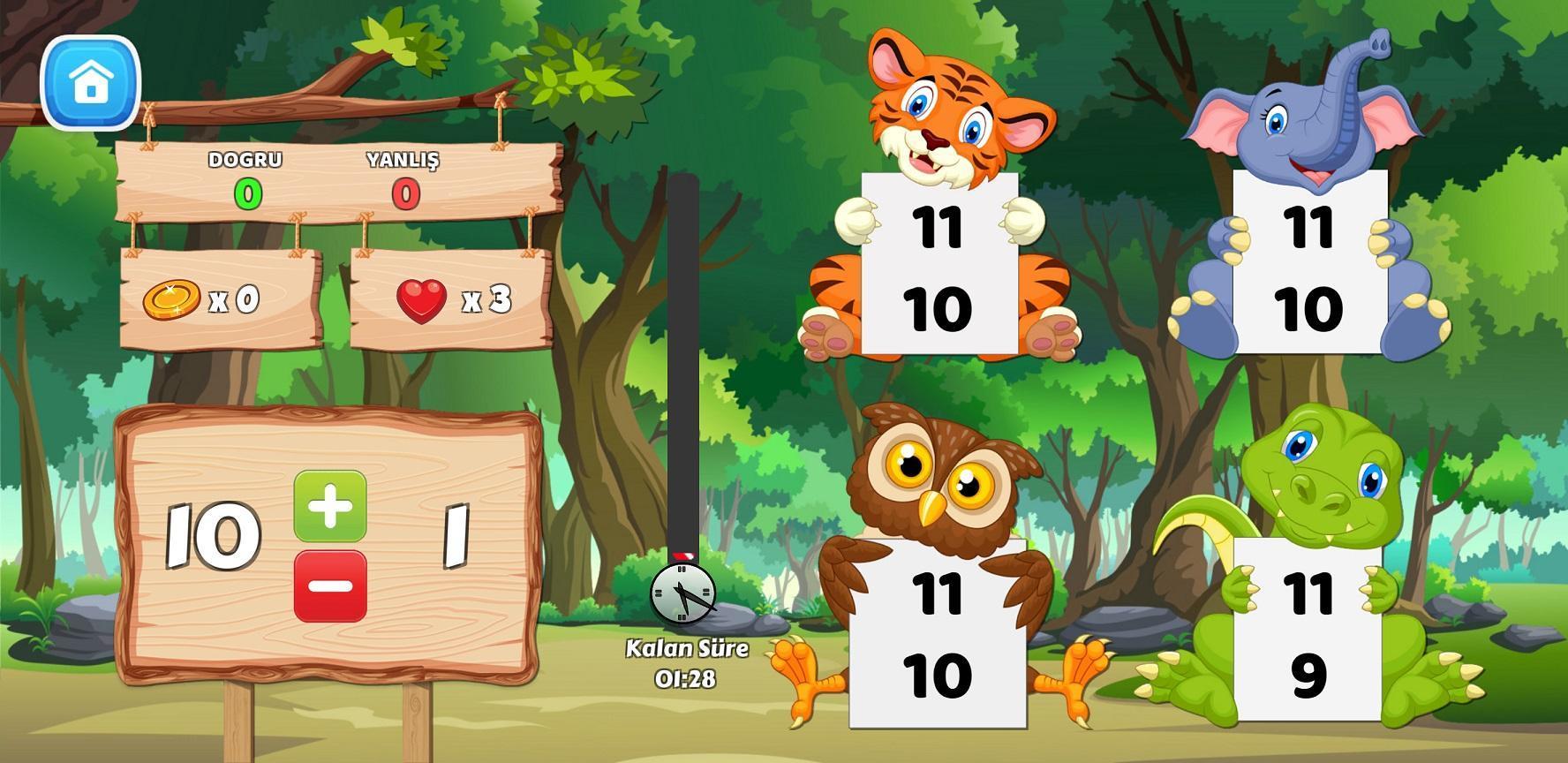Select the tiger's answer card
1568x763 pixels.
(x=939, y=265)
